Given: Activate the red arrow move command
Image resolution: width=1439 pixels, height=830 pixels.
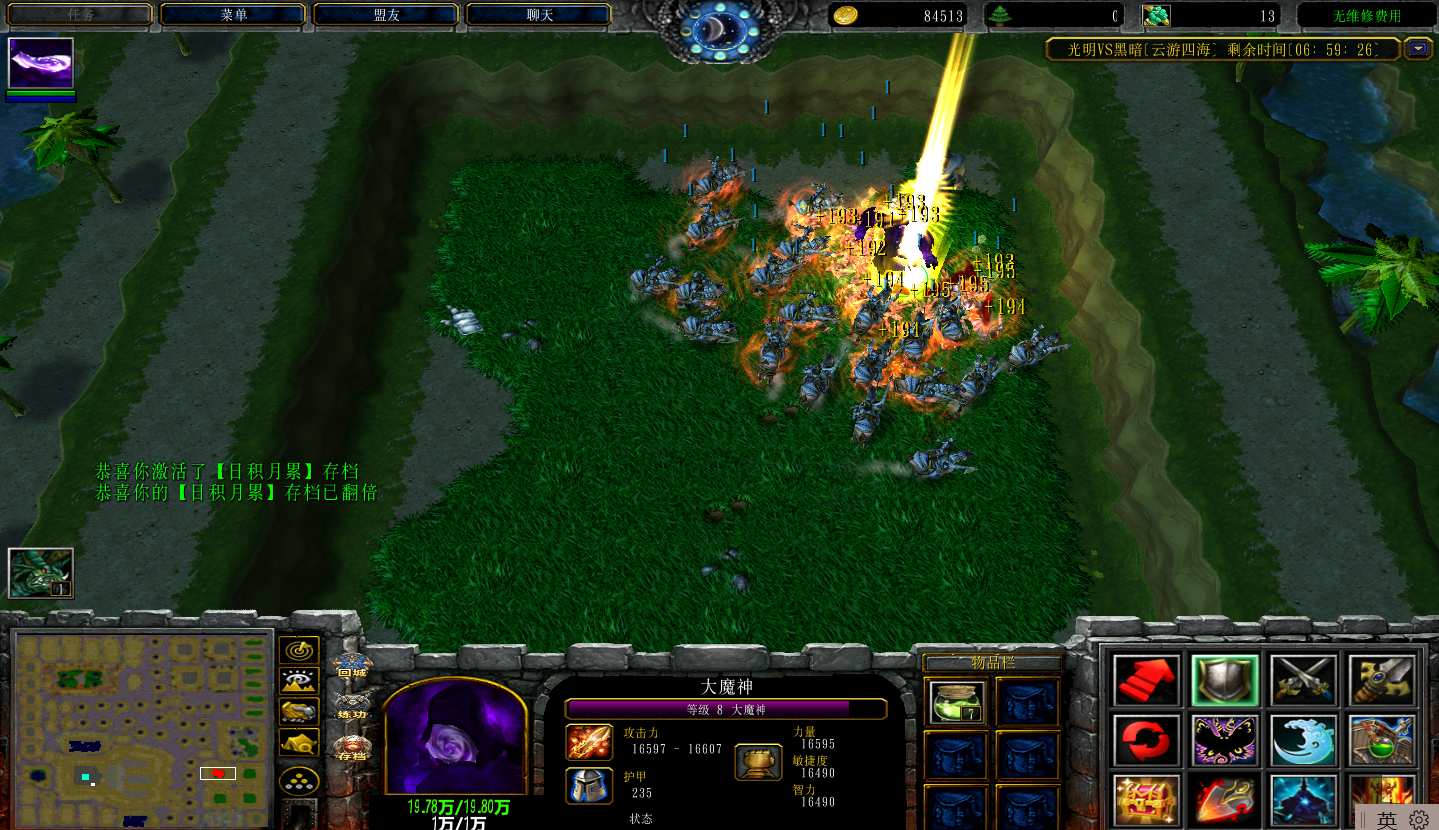Looking at the screenshot, I should (x=1146, y=680).
